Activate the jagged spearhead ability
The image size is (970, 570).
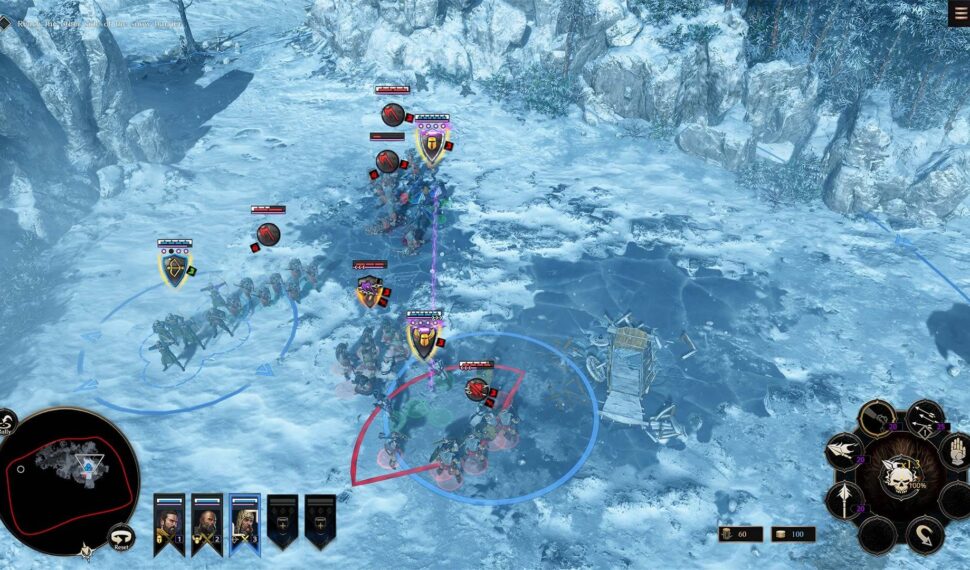pyautogui.click(x=843, y=451)
